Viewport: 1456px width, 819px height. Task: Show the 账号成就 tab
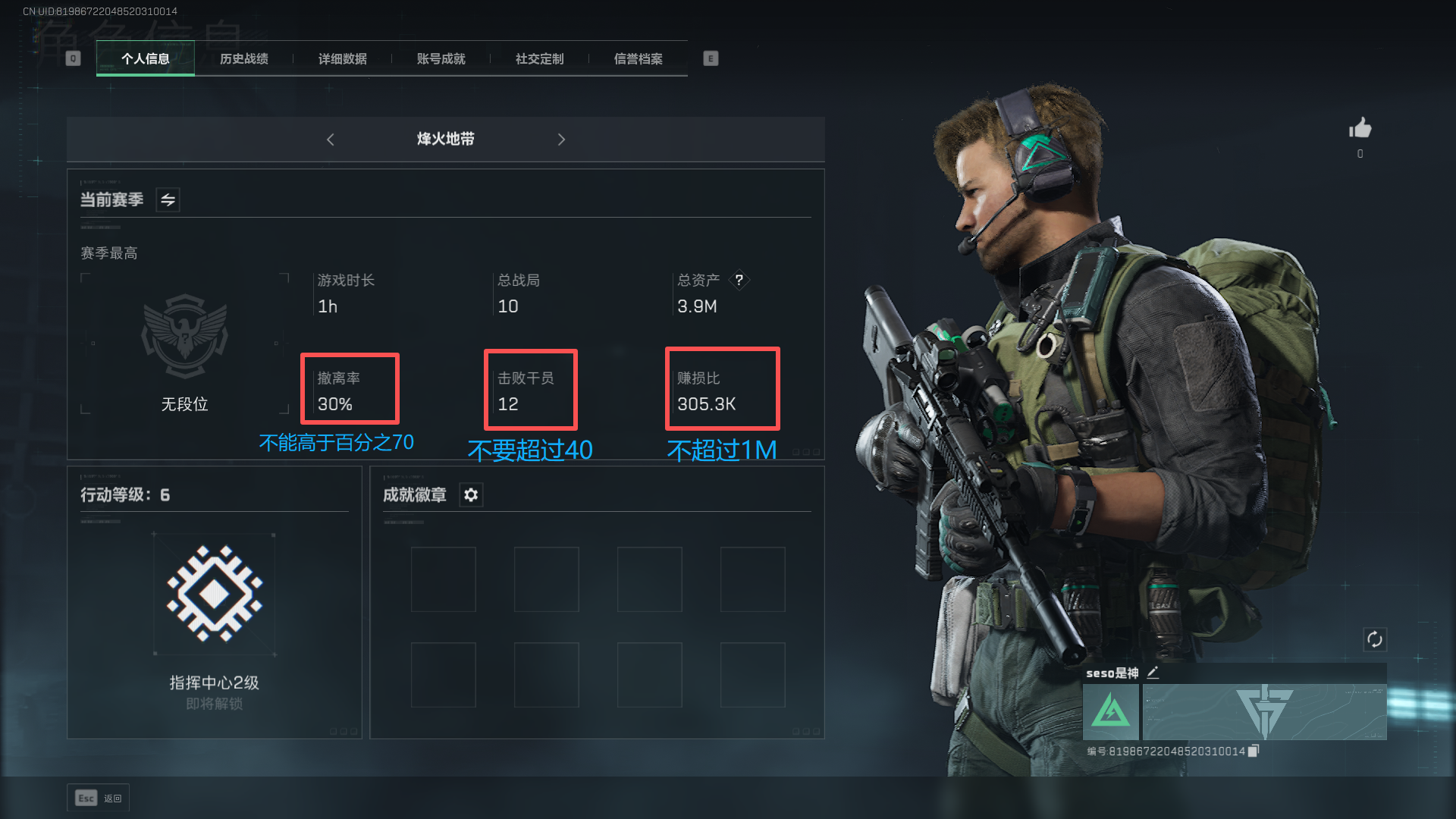pos(441,59)
